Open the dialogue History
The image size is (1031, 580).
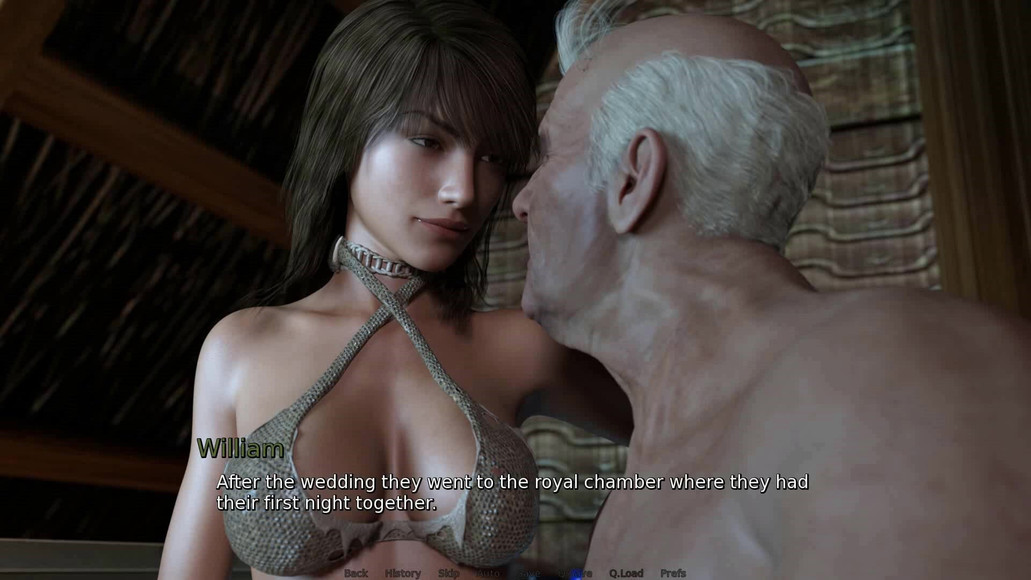[x=403, y=573]
